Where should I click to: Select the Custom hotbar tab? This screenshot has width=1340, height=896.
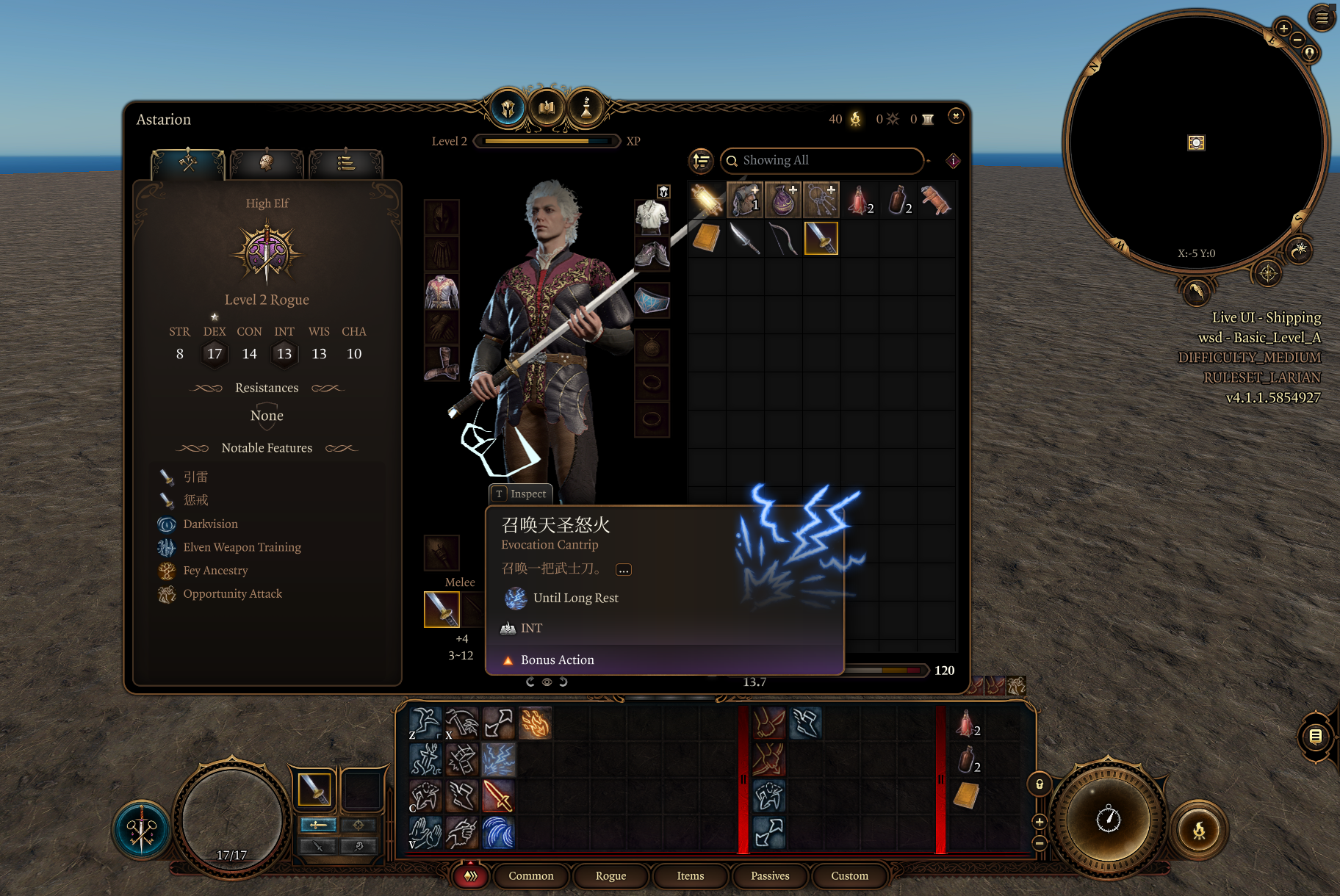849,875
